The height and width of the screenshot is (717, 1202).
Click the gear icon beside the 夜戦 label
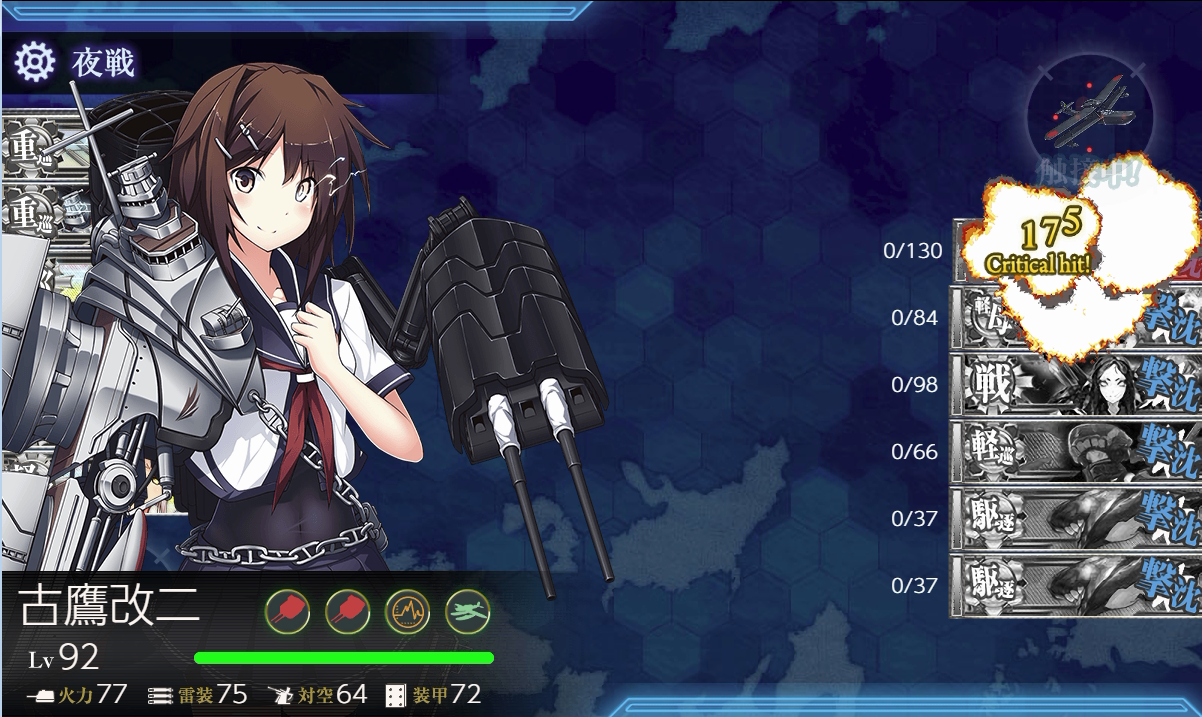[34, 63]
